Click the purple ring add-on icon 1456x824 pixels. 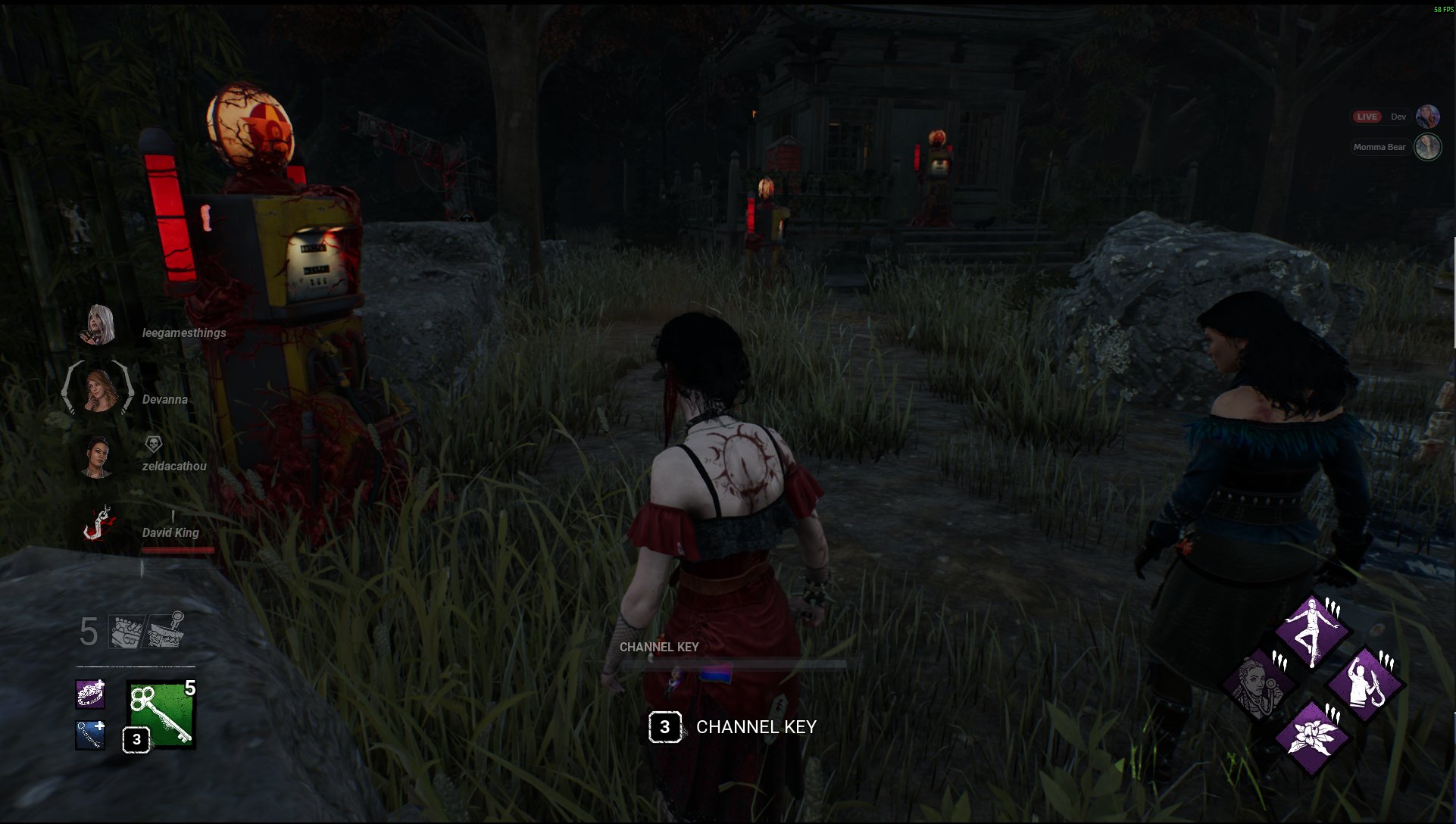point(90,694)
